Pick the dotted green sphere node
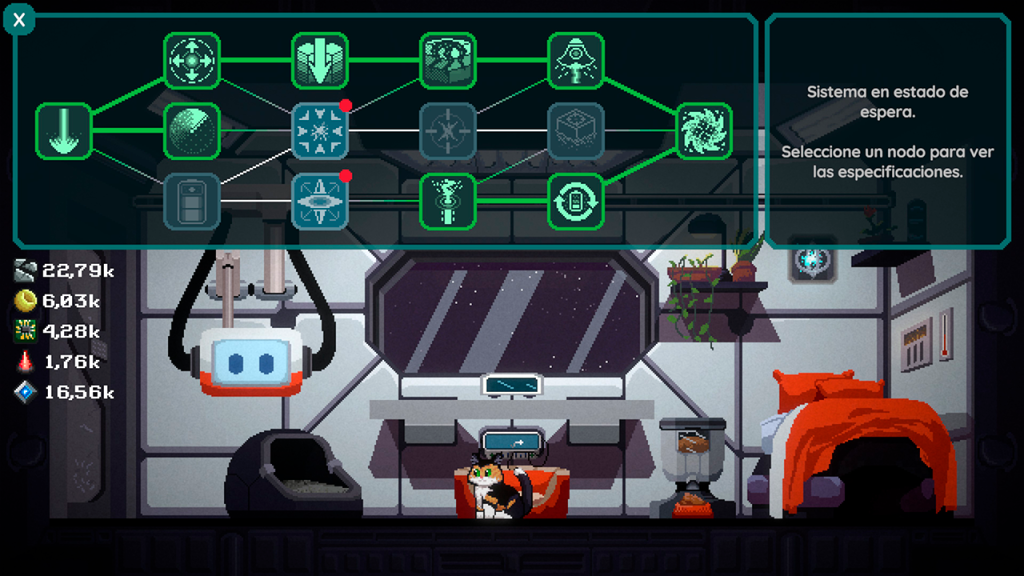This screenshot has height=576, width=1024. (x=192, y=131)
